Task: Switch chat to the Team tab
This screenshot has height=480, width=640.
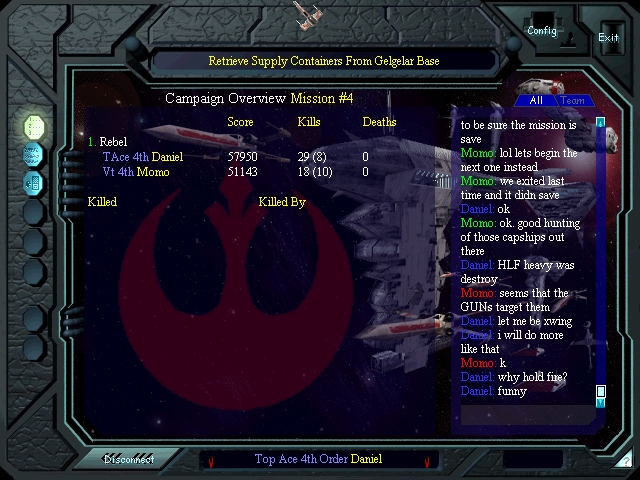Action: coord(573,101)
